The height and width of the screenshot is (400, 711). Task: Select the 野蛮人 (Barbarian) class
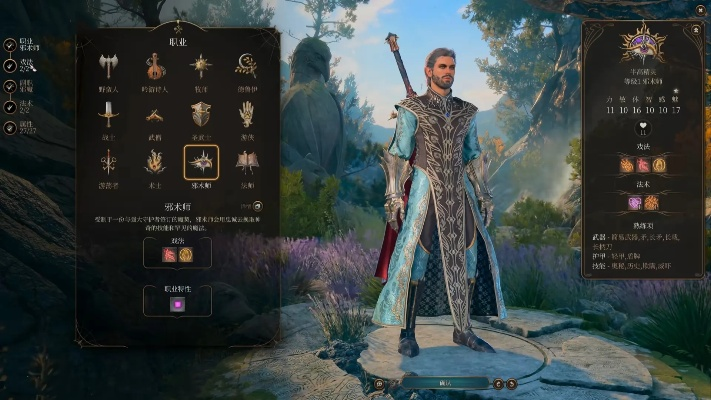tap(109, 67)
